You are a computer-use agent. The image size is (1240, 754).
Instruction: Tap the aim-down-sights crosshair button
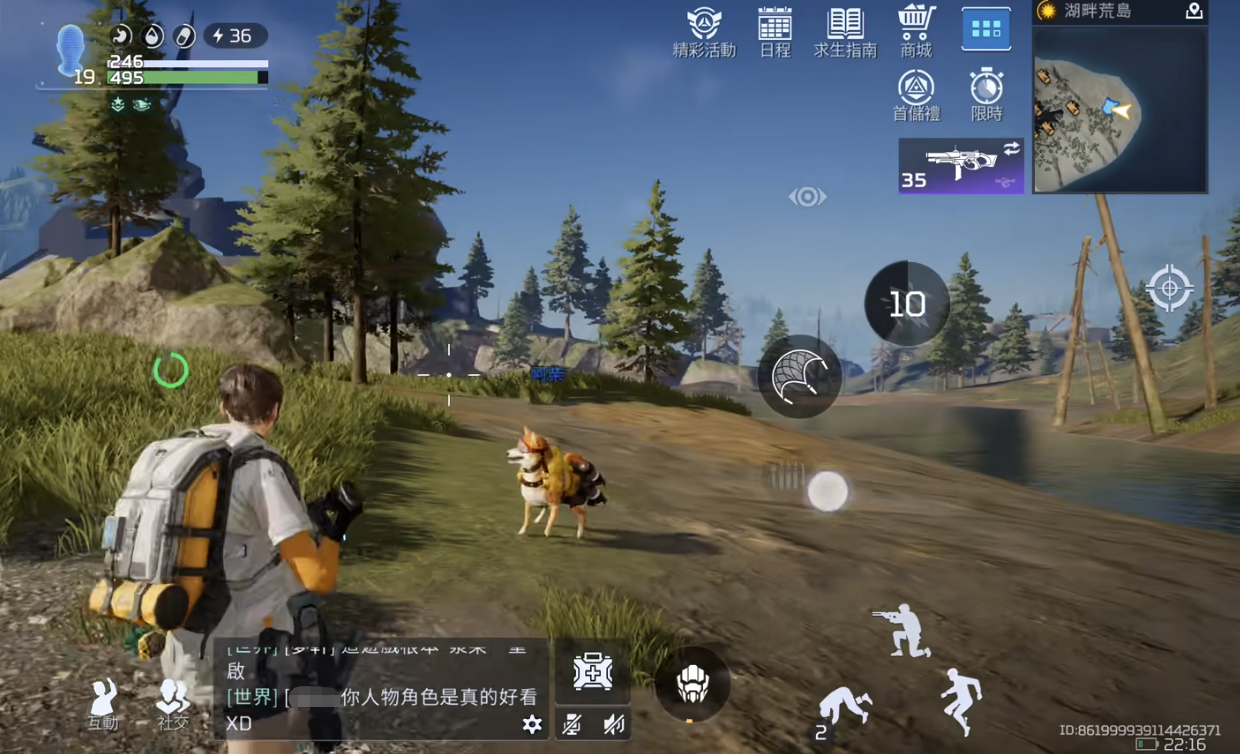pos(1169,288)
